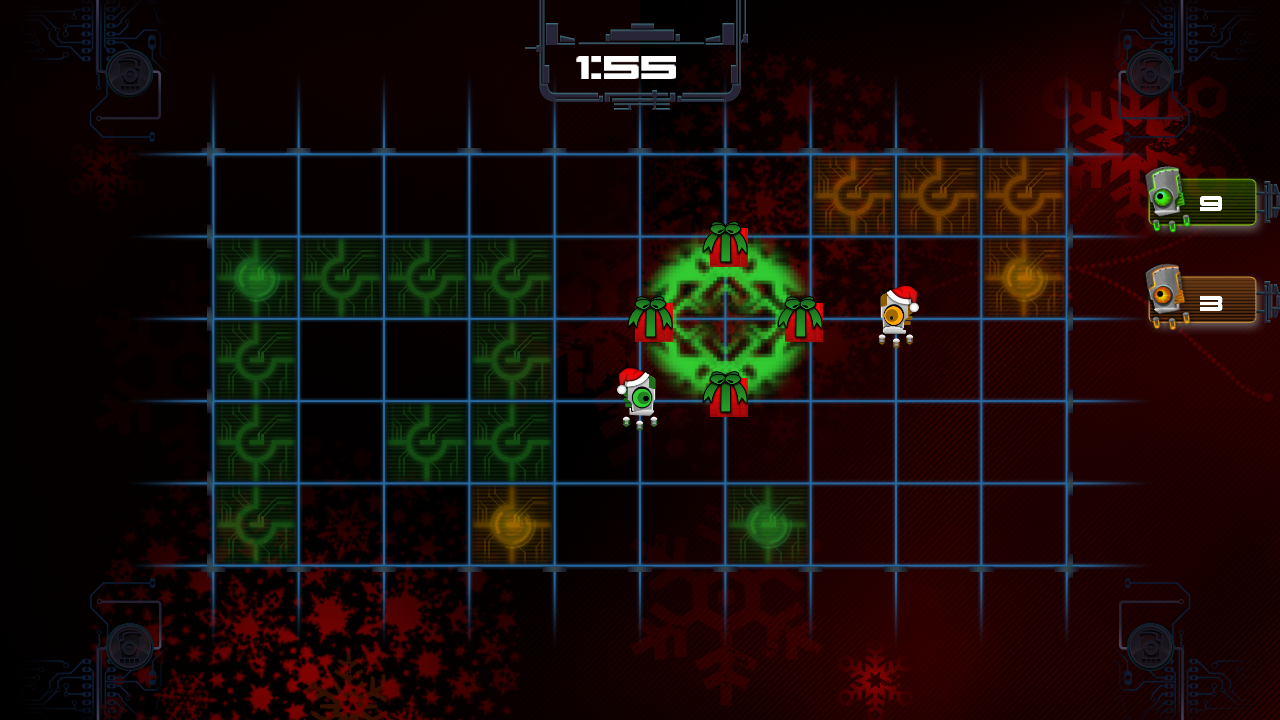The width and height of the screenshot is (1280, 720).
Task: Click the timer showing 1:55
Action: point(627,67)
